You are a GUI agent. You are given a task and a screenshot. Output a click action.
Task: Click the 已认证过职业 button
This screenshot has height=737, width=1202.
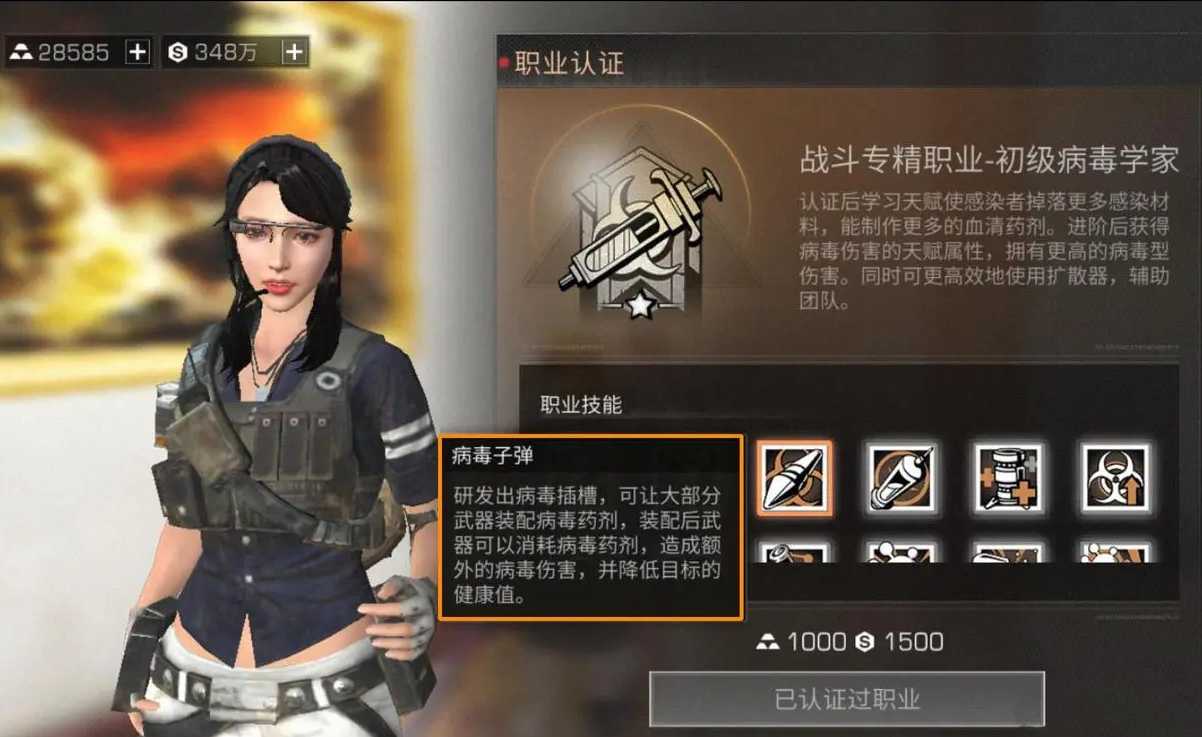click(x=847, y=699)
